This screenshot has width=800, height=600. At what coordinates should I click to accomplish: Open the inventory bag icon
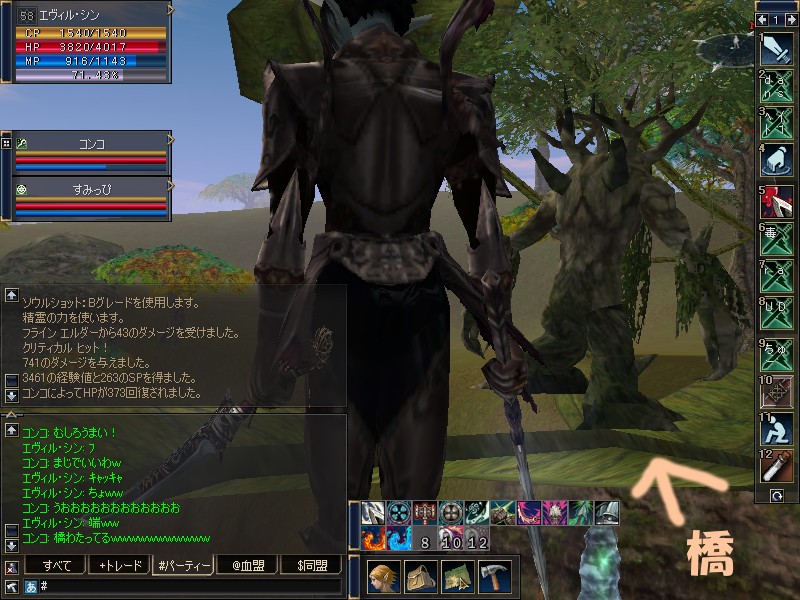coord(420,577)
